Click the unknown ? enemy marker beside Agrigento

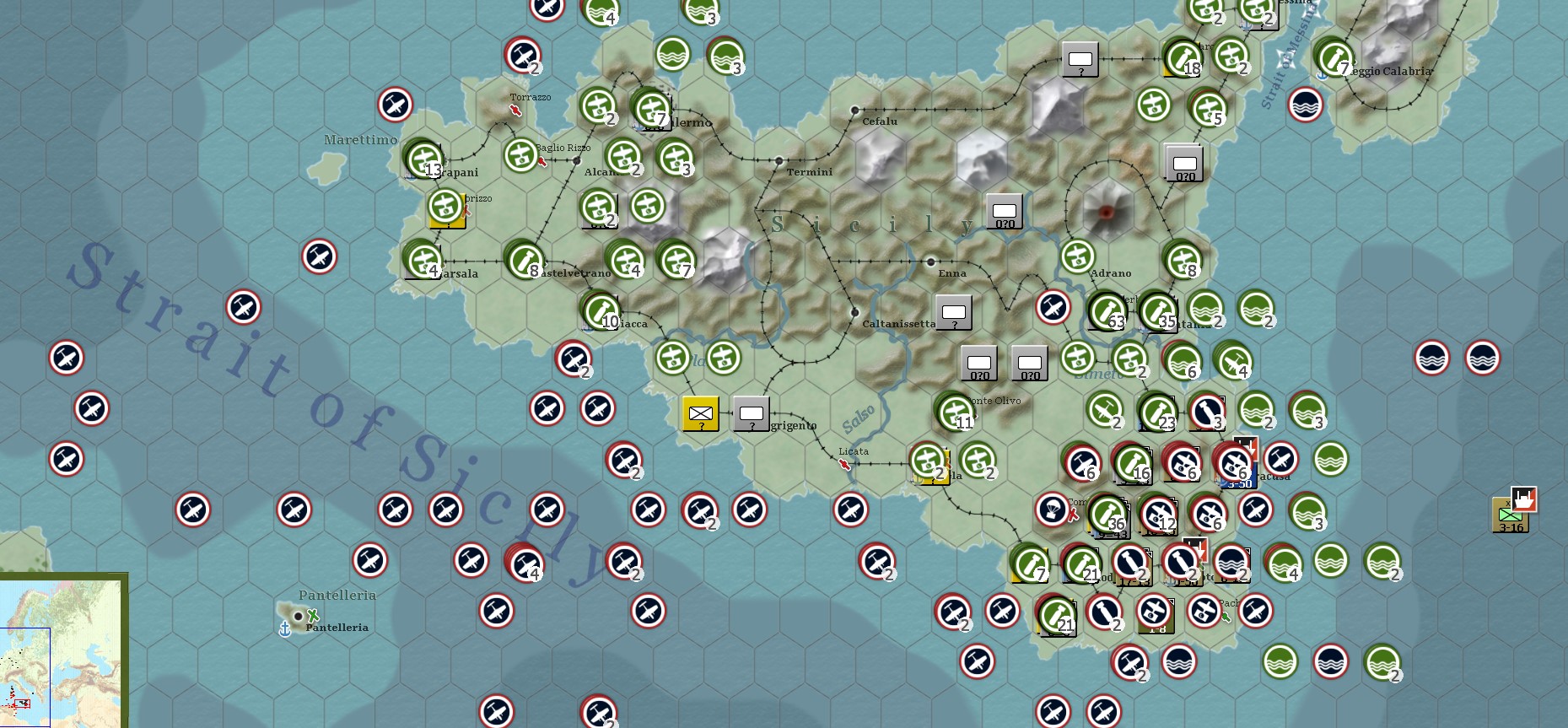pos(751,413)
